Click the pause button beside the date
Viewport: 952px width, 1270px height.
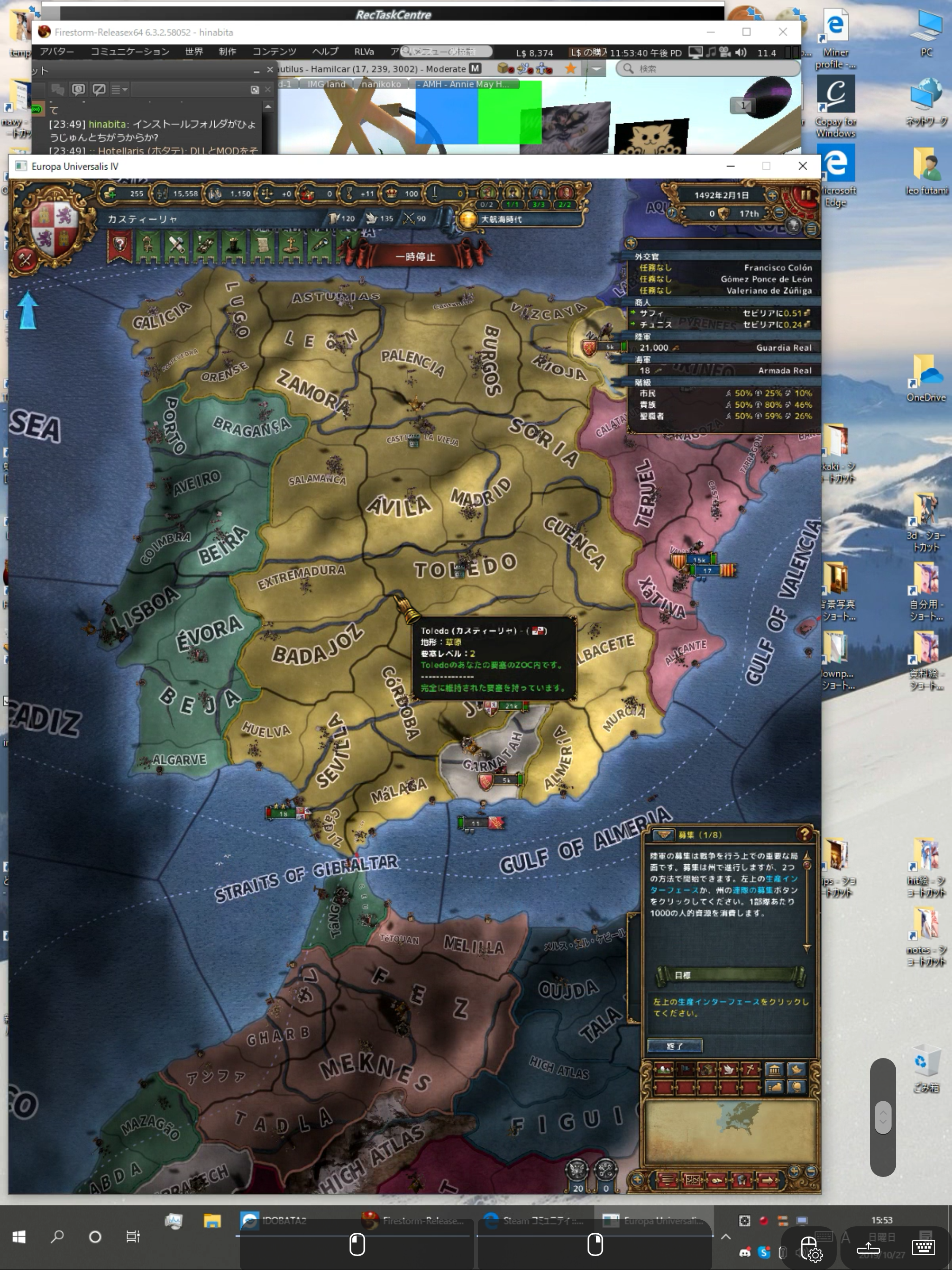click(x=807, y=195)
